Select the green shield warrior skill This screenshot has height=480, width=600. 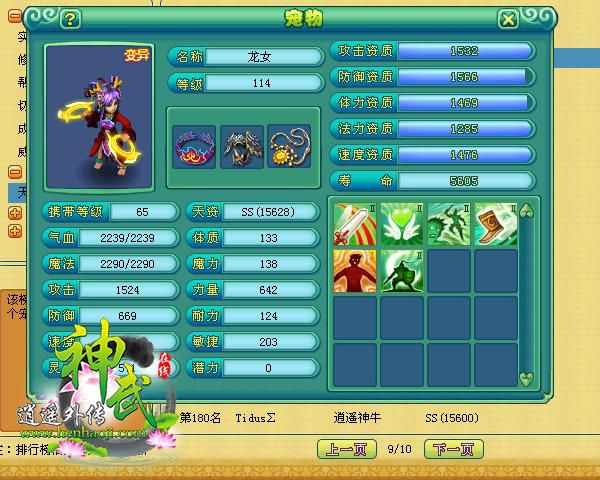[x=402, y=271]
